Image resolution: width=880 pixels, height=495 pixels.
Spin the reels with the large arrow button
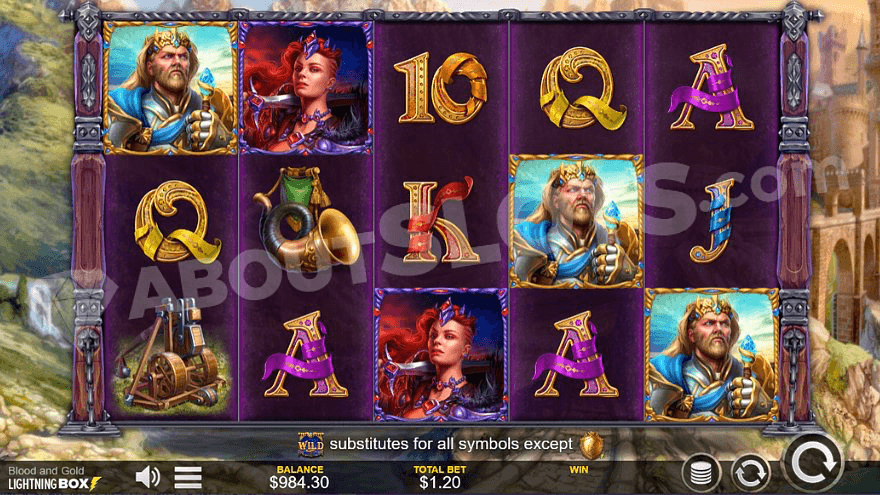(x=812, y=464)
